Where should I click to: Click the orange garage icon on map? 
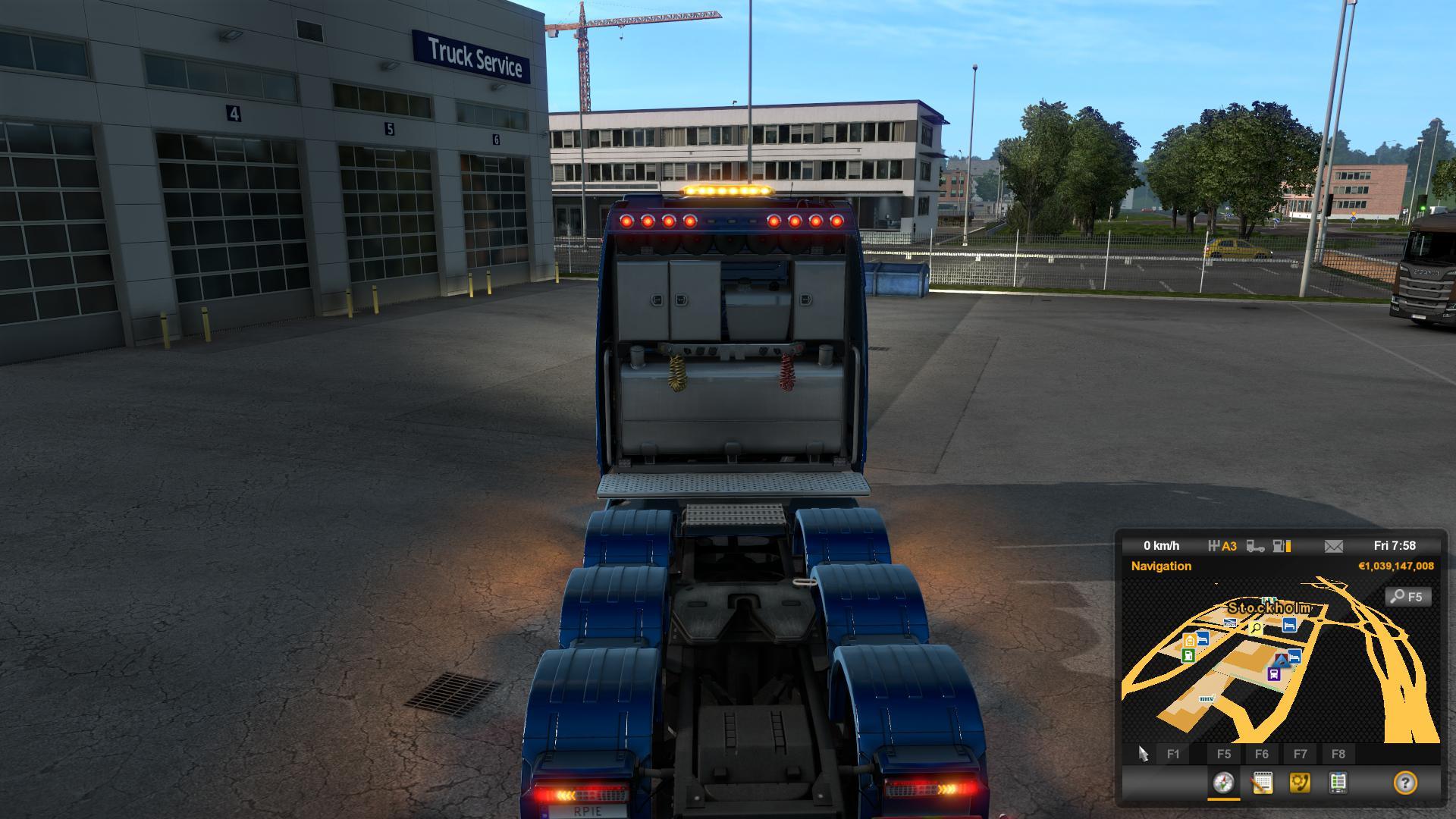(1190, 640)
